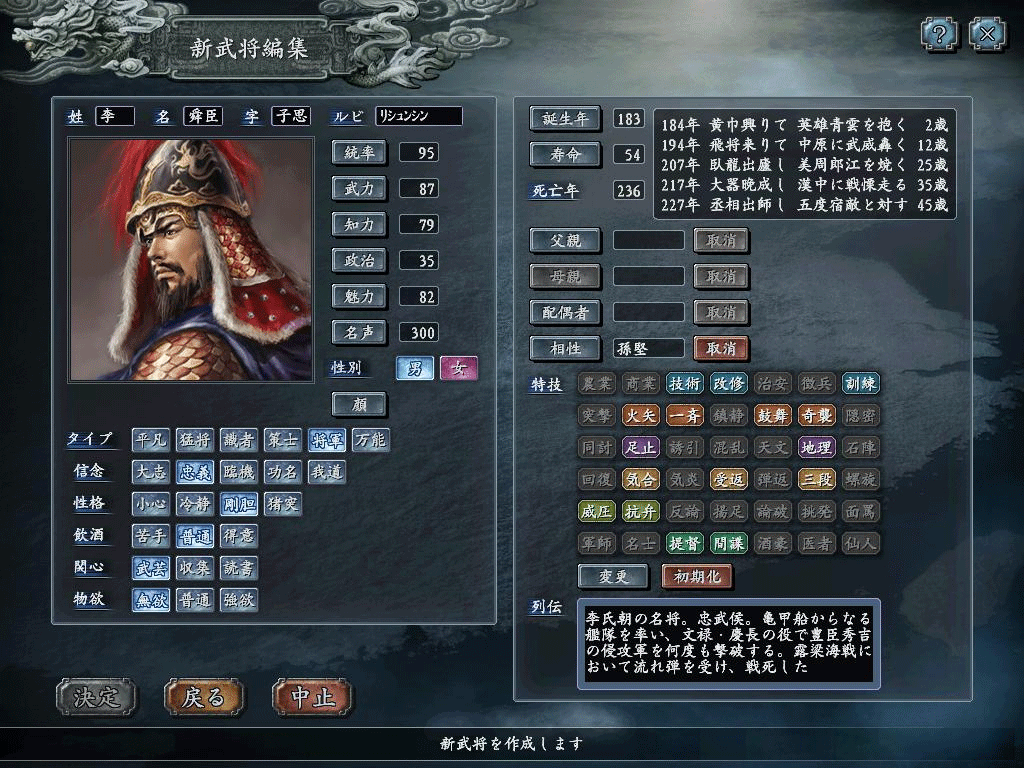This screenshot has width=1024, height=768.
Task: Click the 統率 stat button
Action: tap(359, 152)
